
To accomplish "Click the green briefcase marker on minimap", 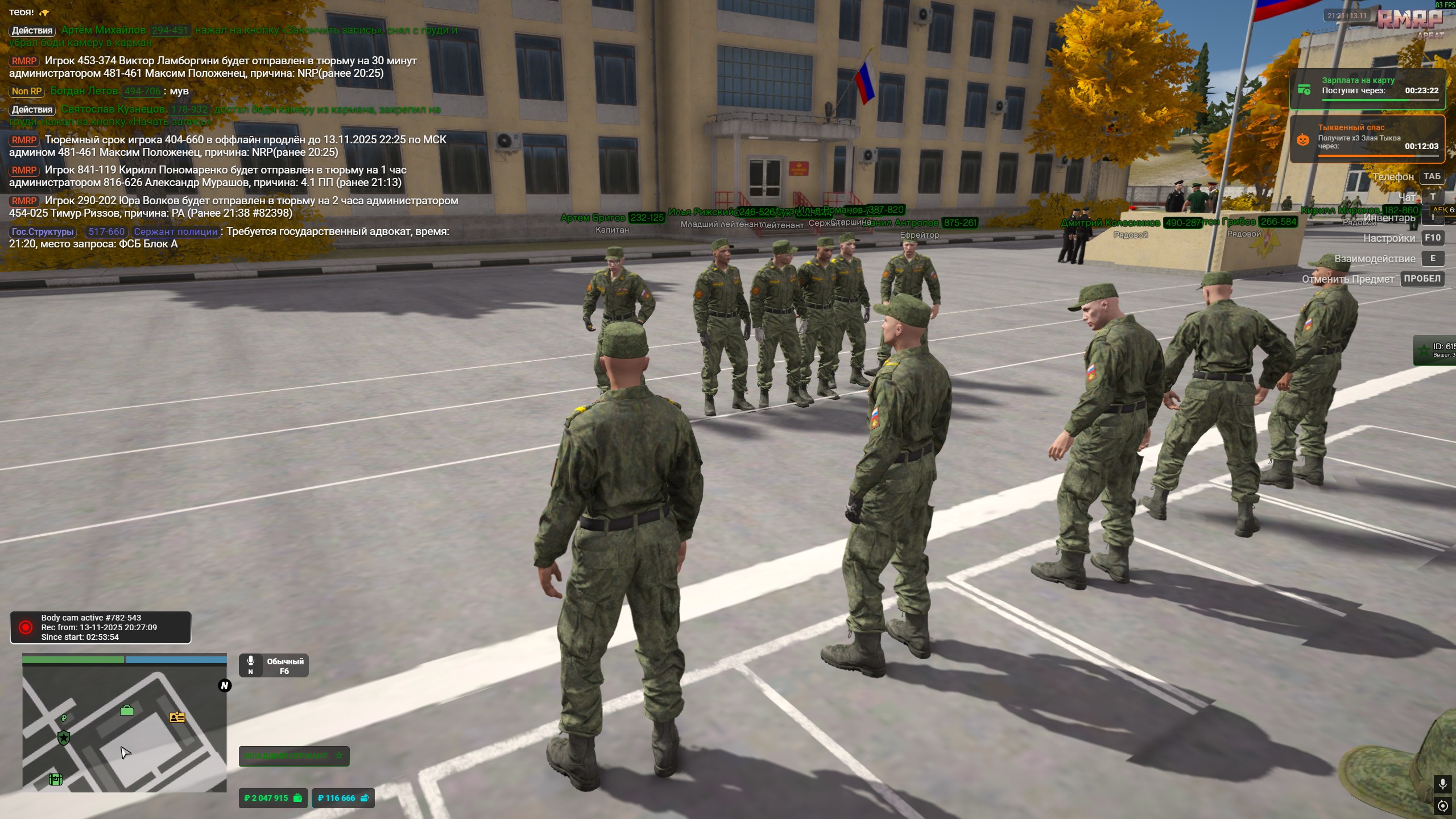I will tap(127, 710).
